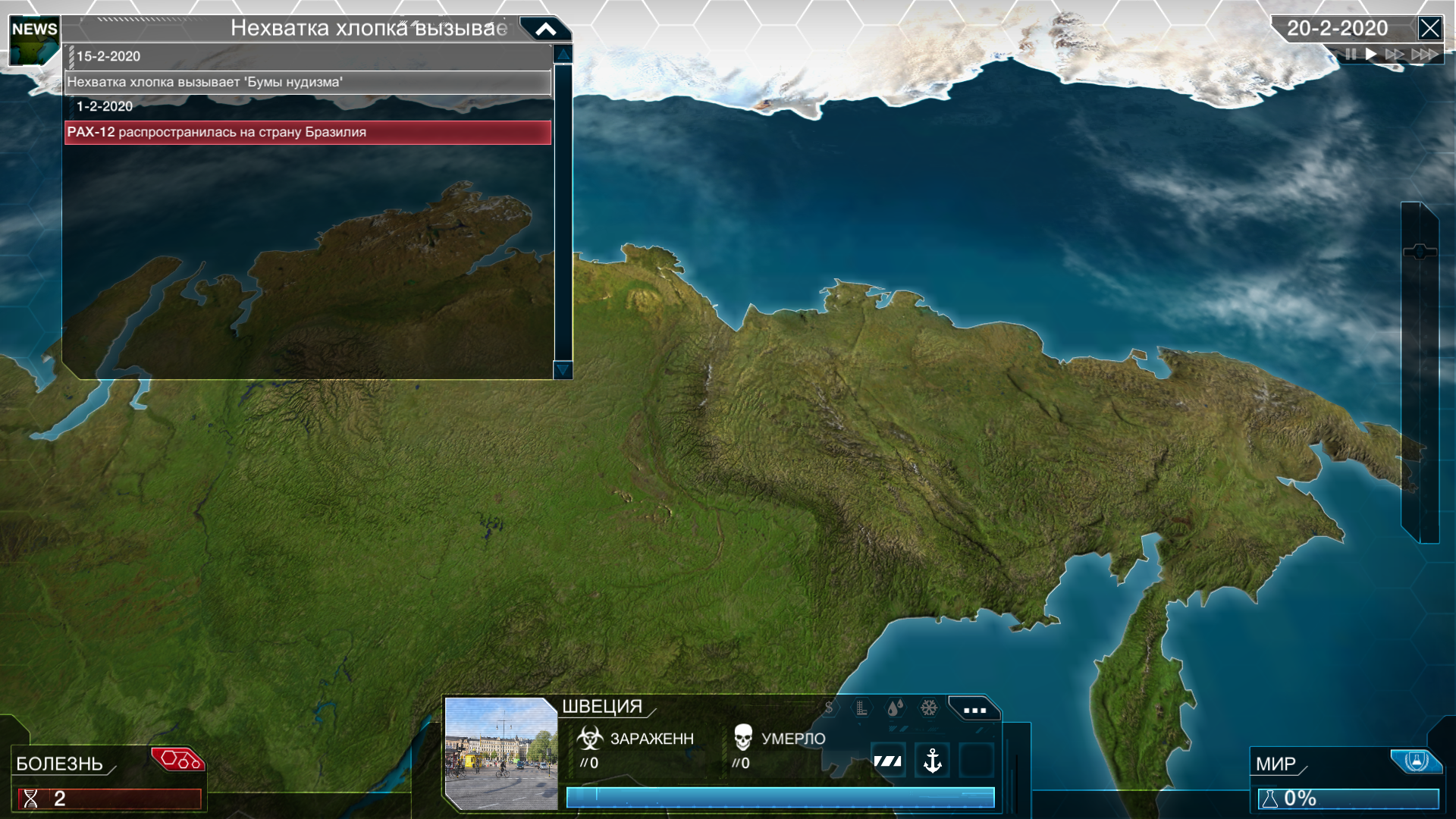Click the land border status icon

point(888,761)
